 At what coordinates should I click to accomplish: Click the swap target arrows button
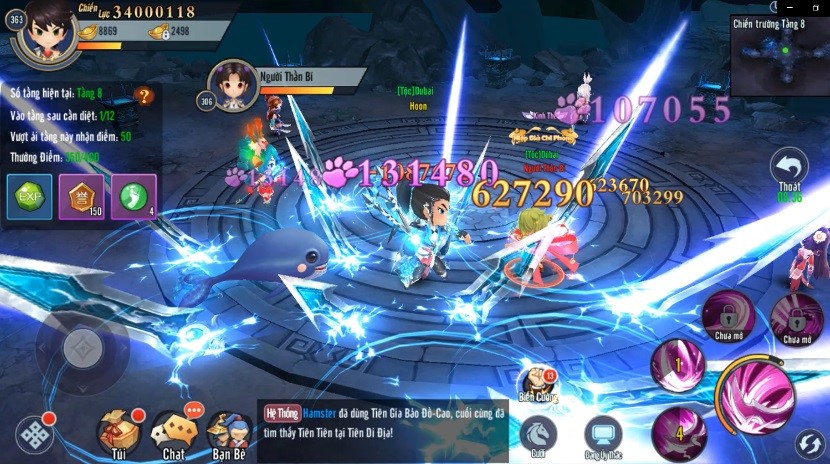(809, 443)
